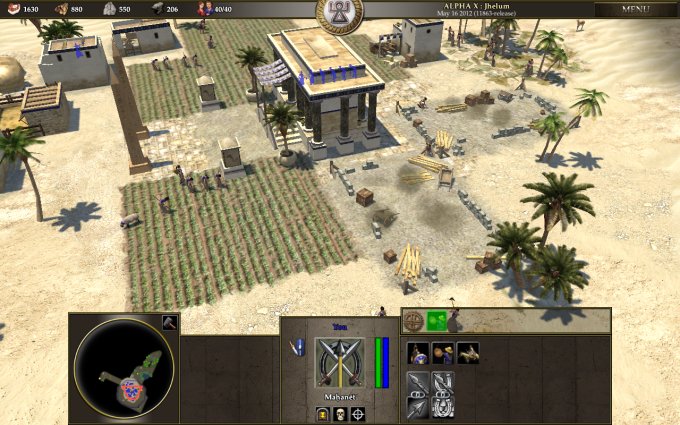
Task: Train the unit with straw hat
Action: tap(443, 353)
